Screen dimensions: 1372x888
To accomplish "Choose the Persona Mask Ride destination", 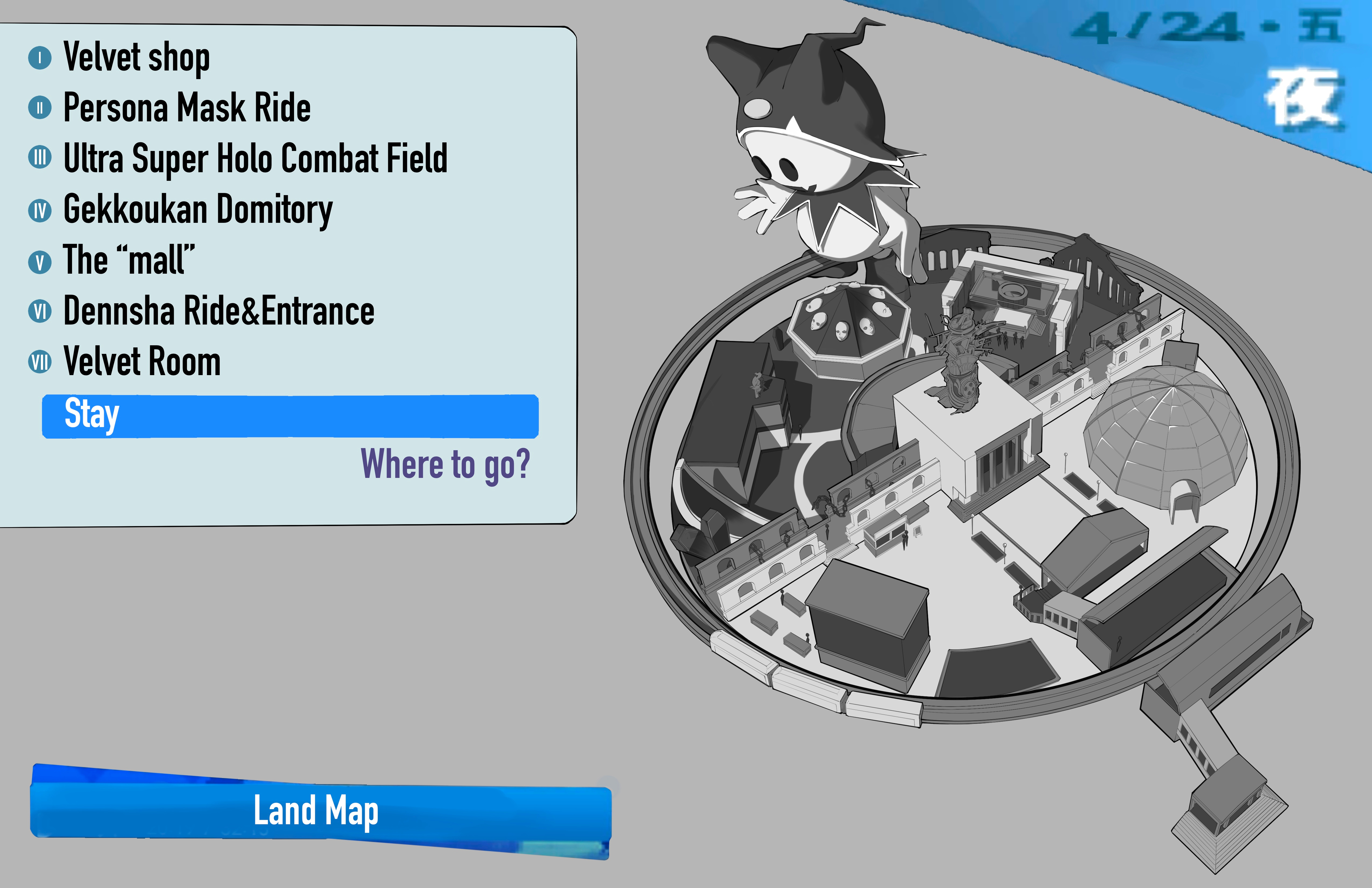I will (186, 108).
